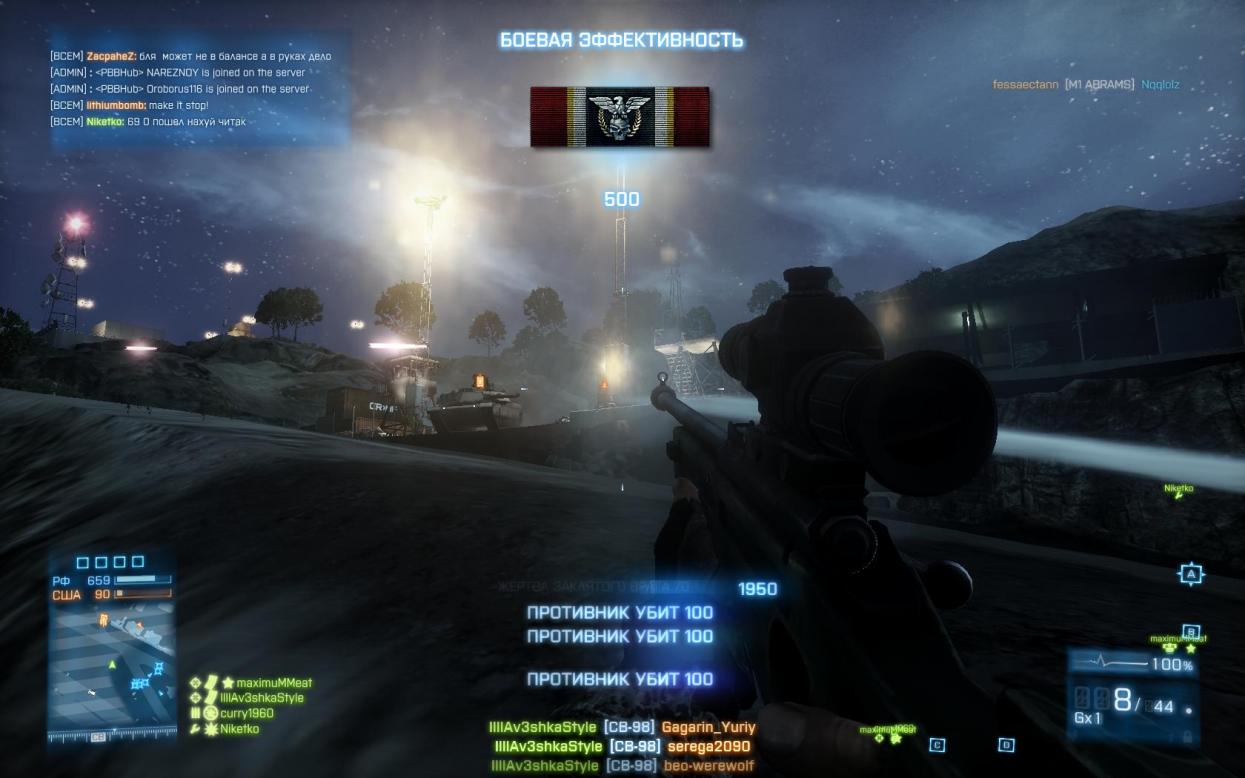The width and height of the screenshot is (1245, 778).
Task: Choose Niketko in the squad list
Action: click(239, 729)
